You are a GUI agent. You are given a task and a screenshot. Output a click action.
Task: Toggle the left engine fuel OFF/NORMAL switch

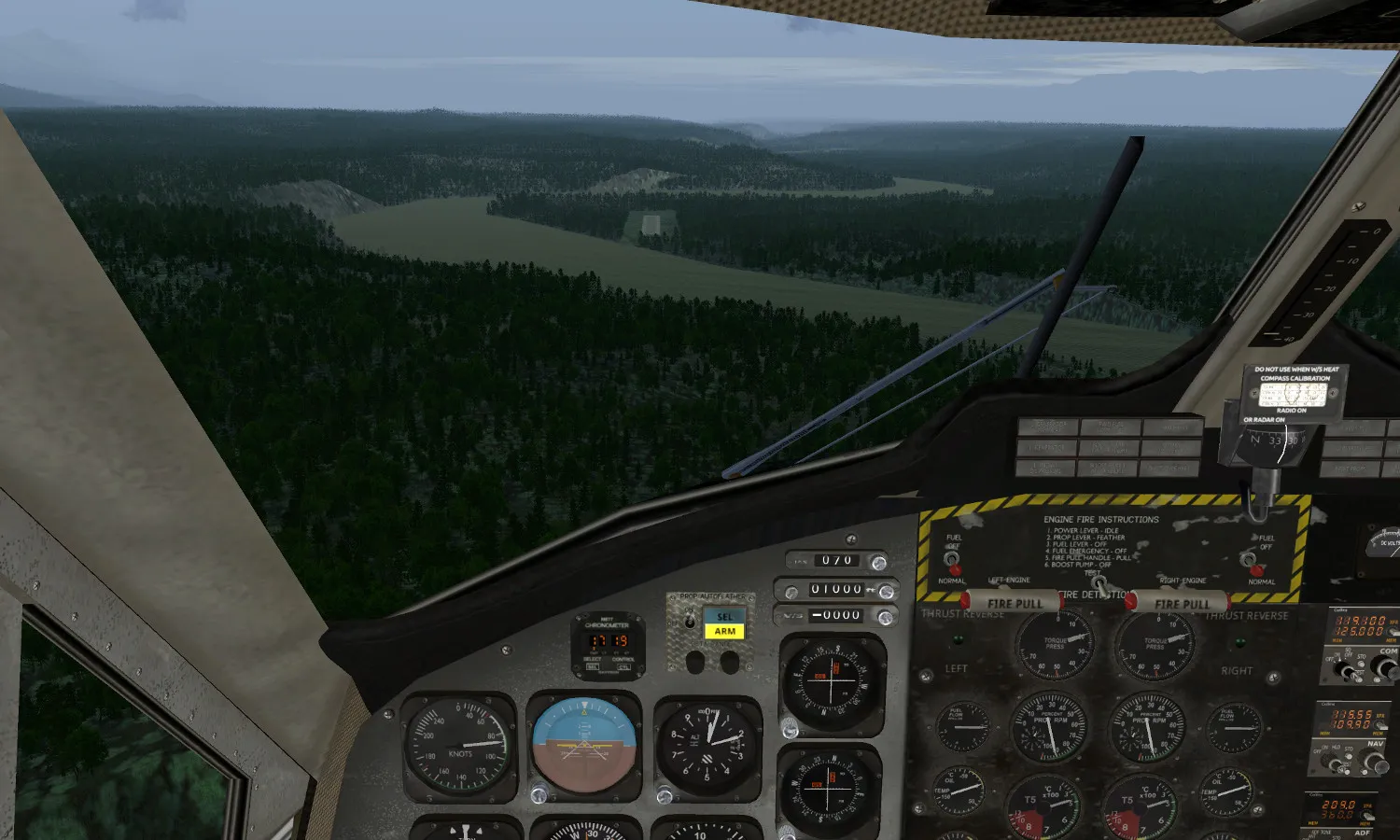[952, 560]
